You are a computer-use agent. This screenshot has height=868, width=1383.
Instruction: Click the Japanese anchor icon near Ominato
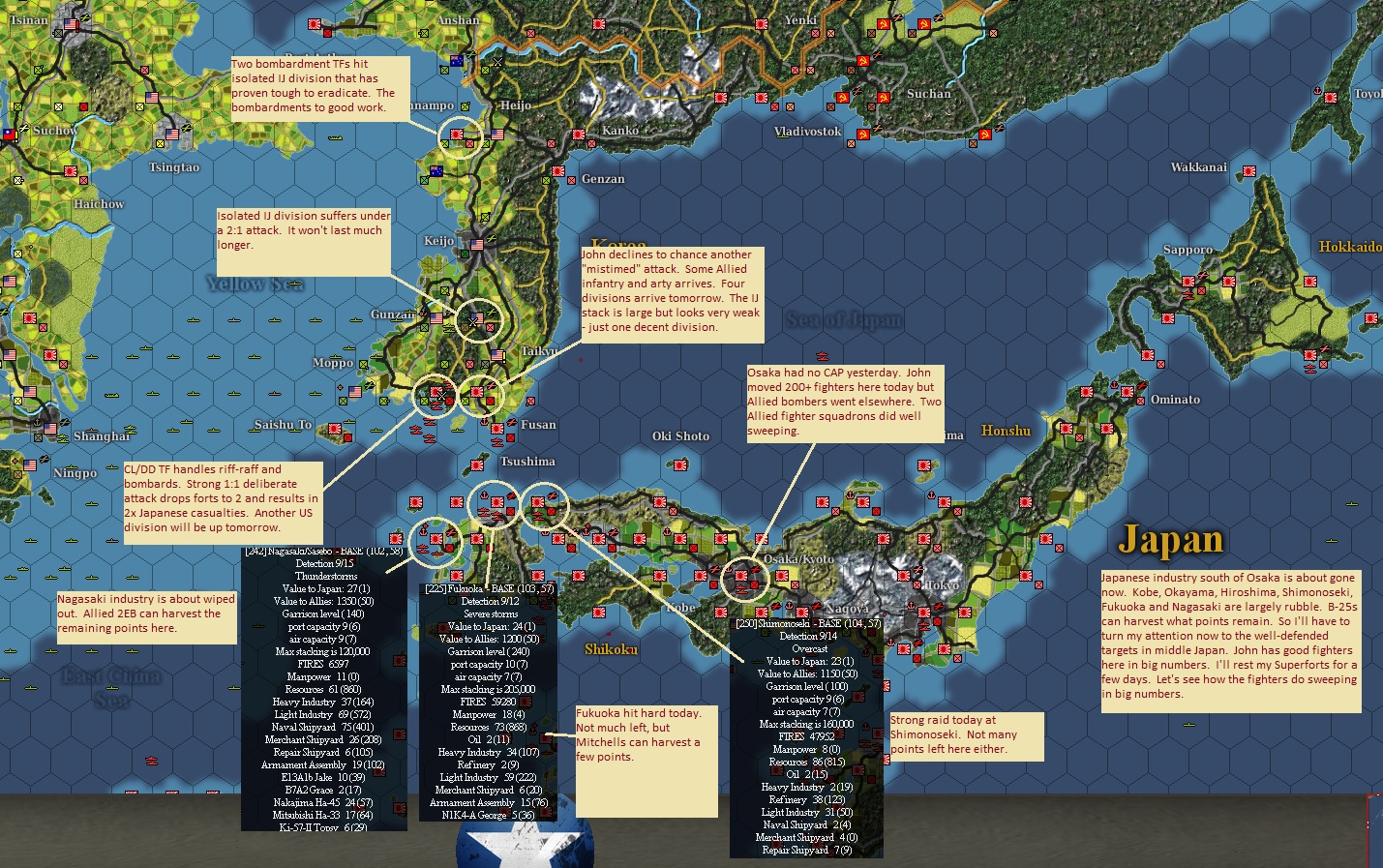tap(1114, 385)
